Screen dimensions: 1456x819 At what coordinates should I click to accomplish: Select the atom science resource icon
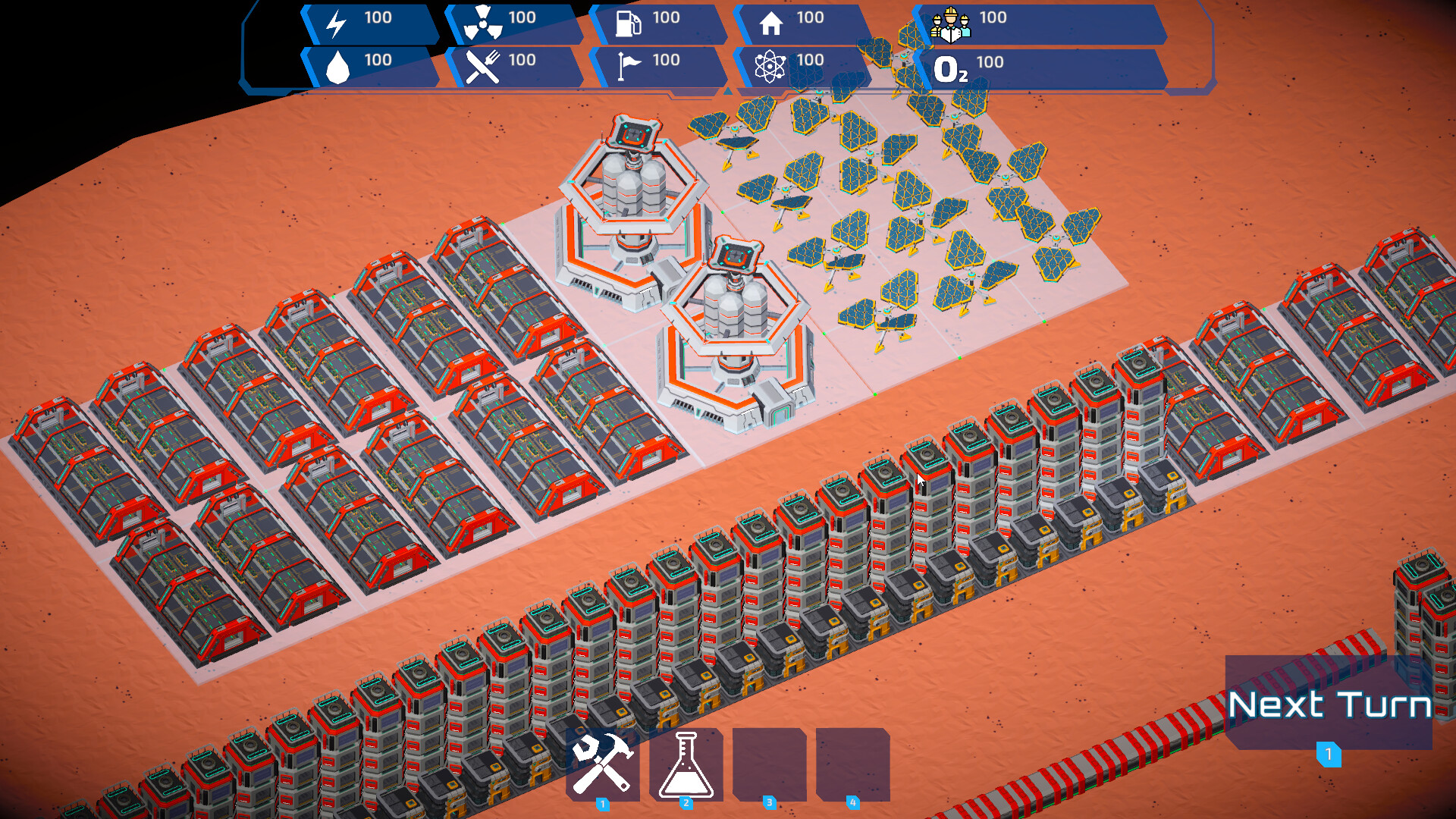coord(770,67)
